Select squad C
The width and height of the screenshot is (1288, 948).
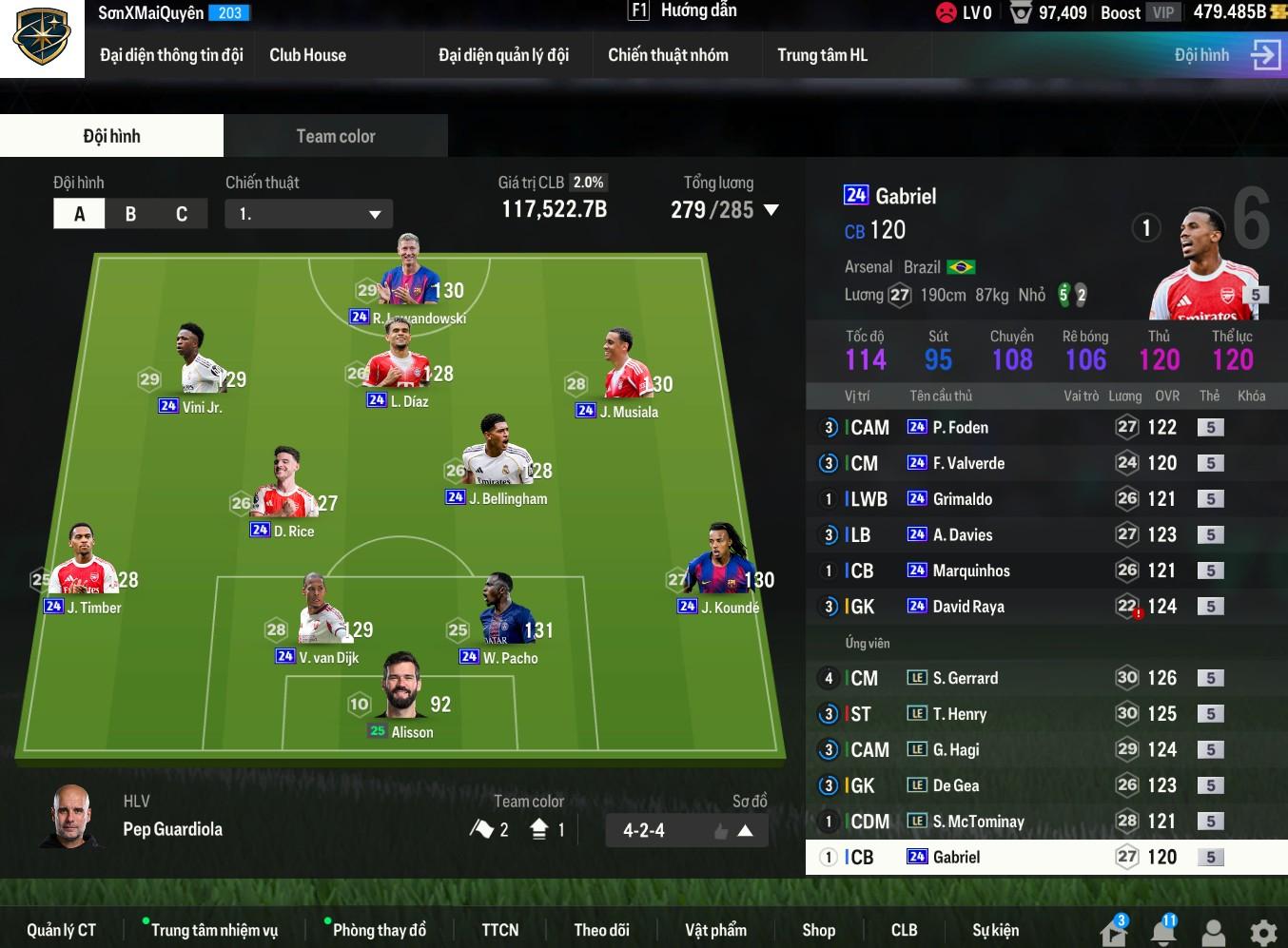click(x=182, y=214)
